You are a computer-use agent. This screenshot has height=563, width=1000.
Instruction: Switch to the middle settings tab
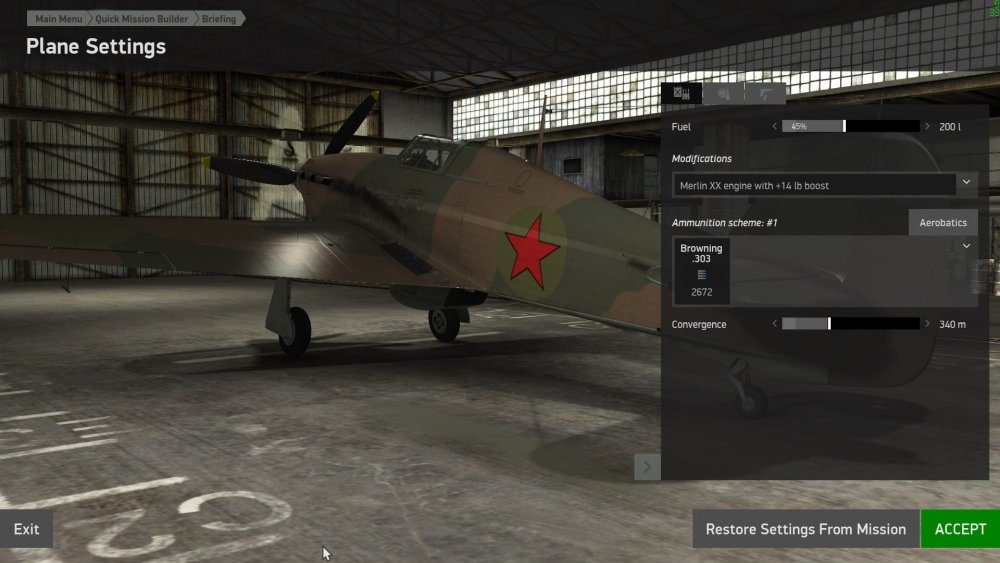(723, 93)
